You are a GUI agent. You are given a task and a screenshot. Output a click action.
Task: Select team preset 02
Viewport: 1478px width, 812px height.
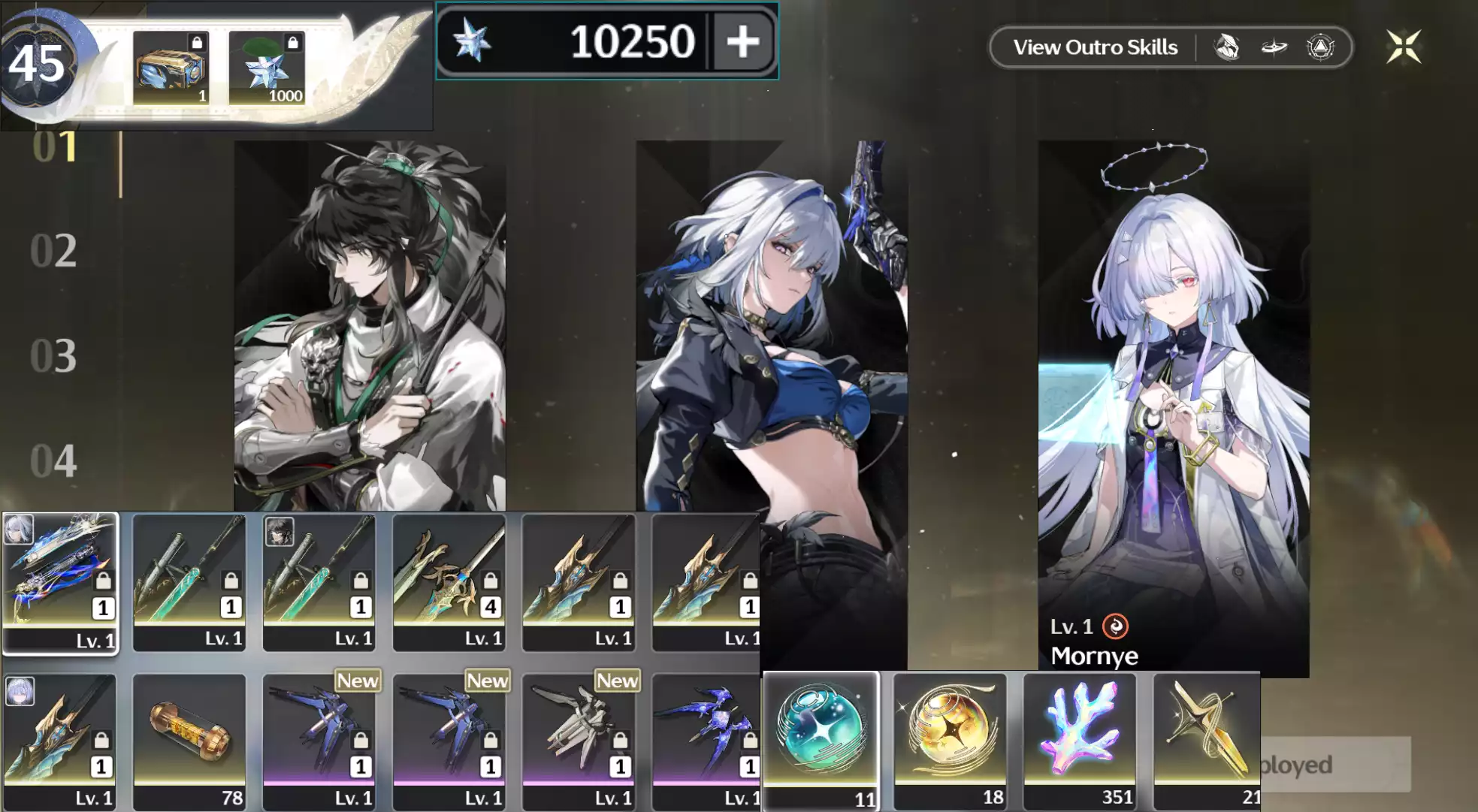[53, 251]
